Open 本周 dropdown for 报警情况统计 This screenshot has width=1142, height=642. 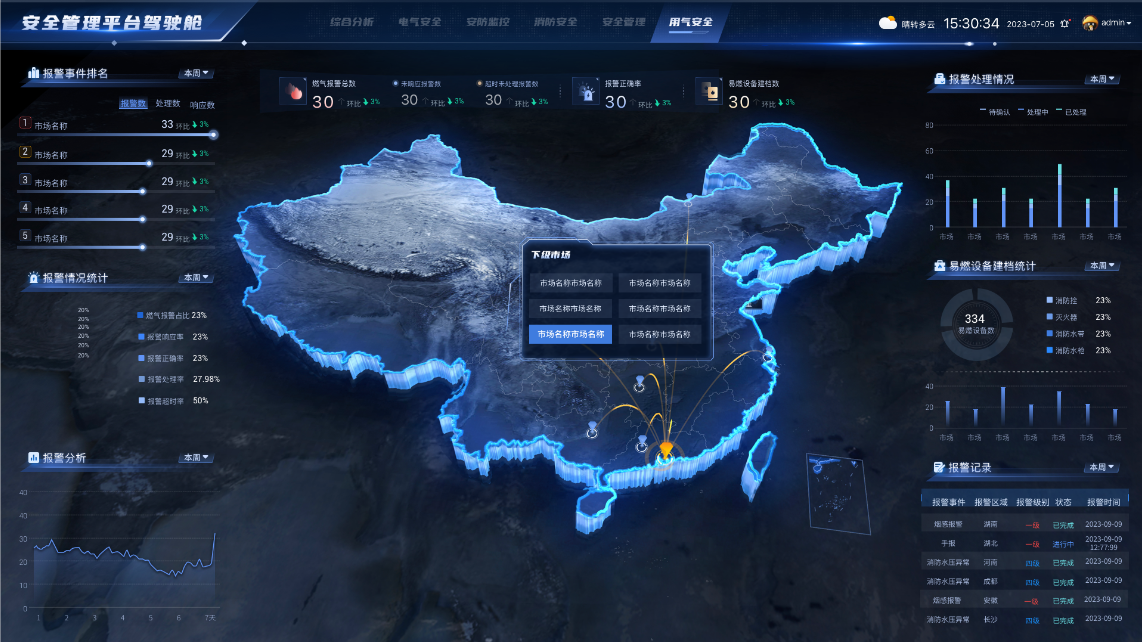coord(197,277)
